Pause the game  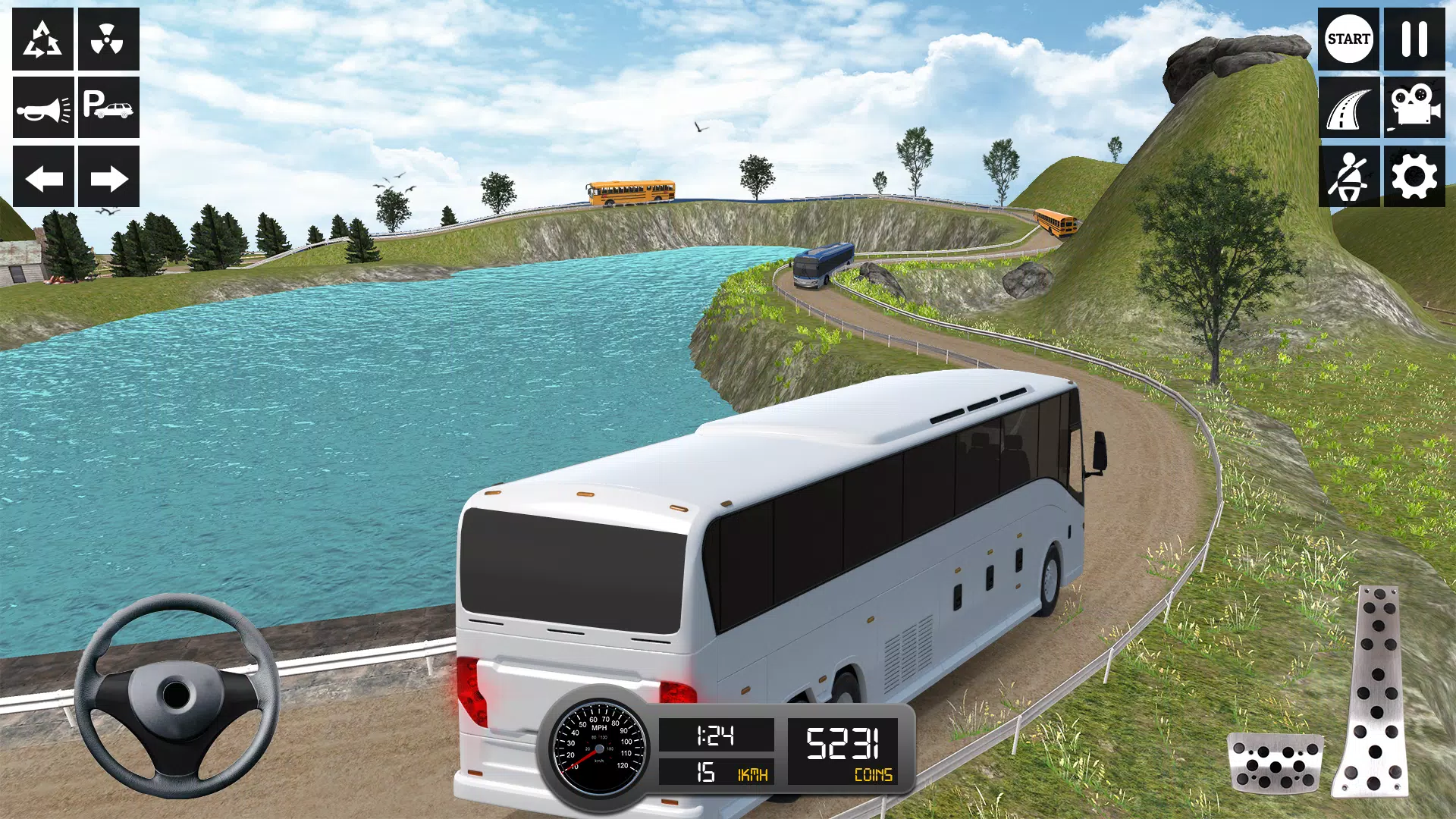coord(1414,38)
